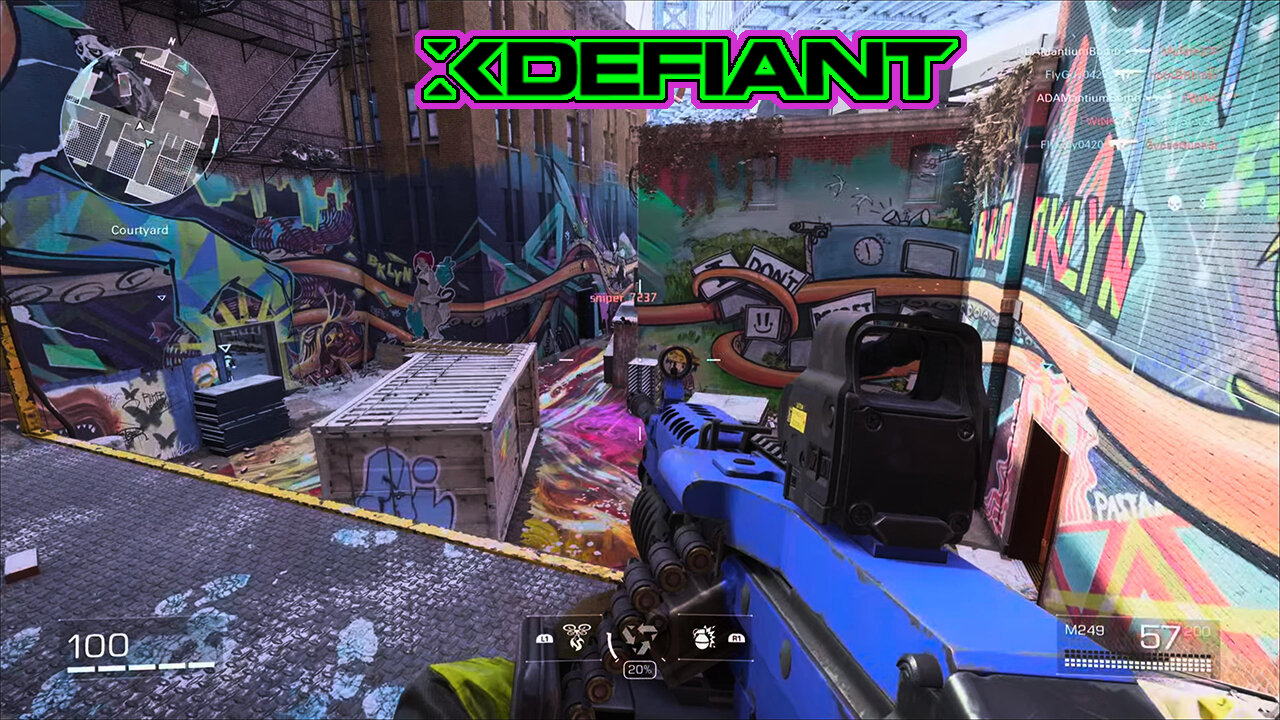Click the 57 ammo count display

pyautogui.click(x=1160, y=635)
